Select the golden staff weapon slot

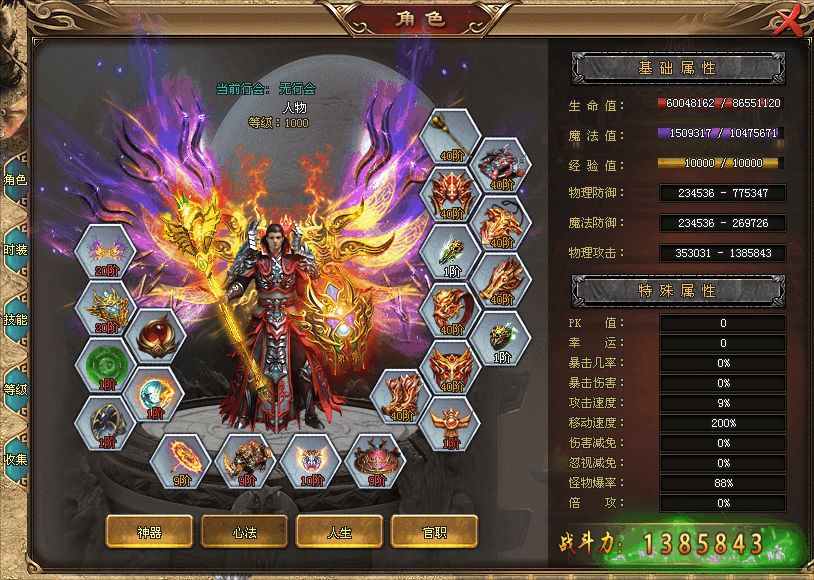tap(446, 136)
